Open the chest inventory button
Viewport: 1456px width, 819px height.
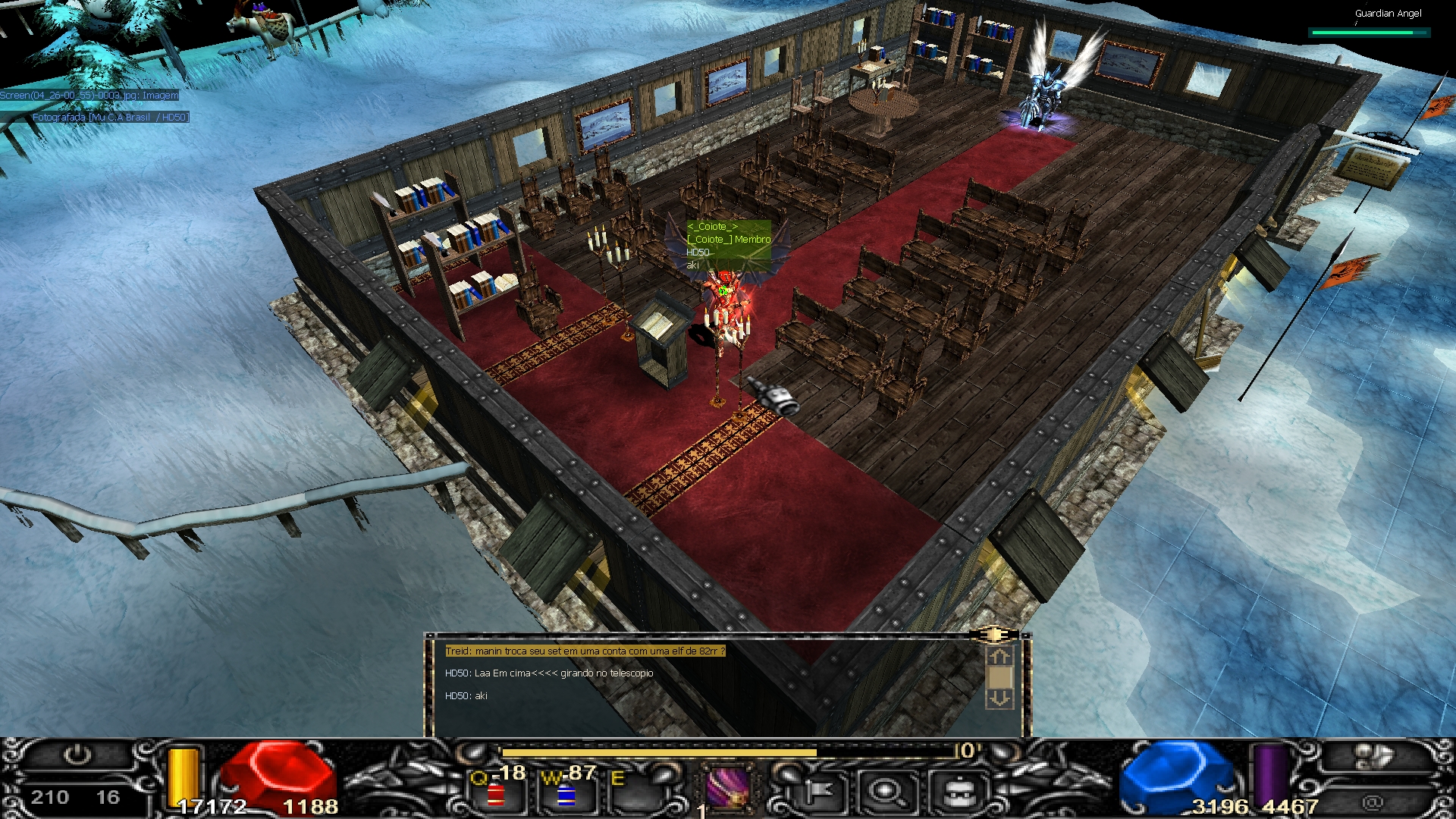coord(957,792)
